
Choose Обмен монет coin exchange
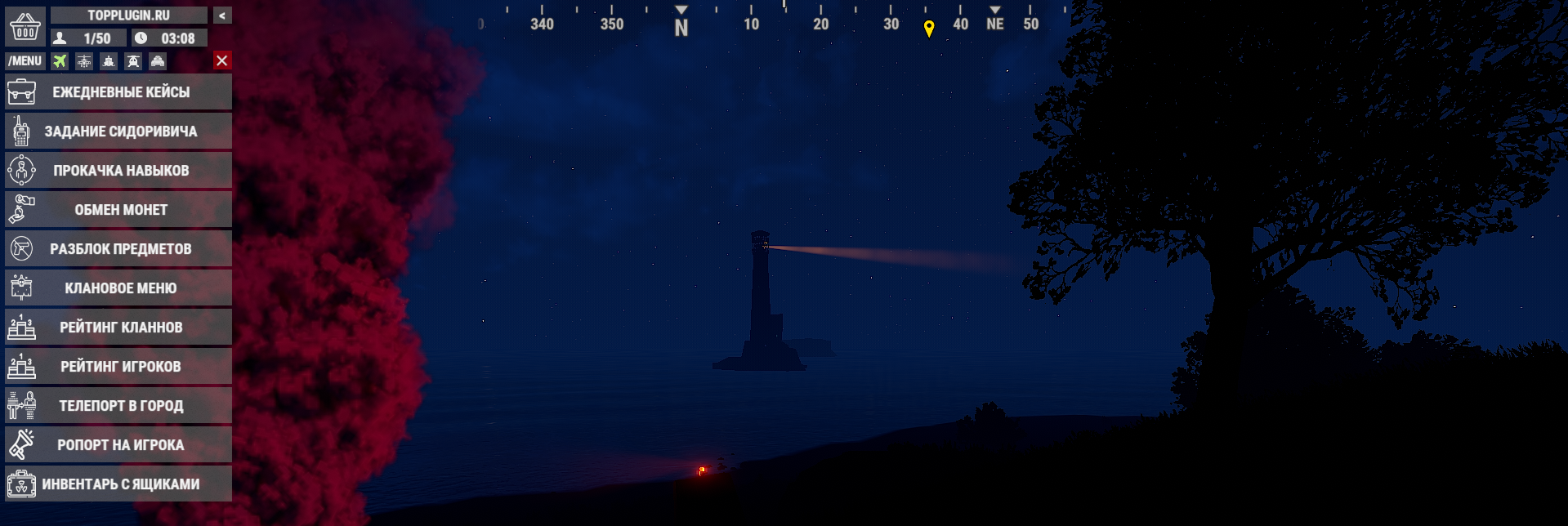(x=118, y=210)
